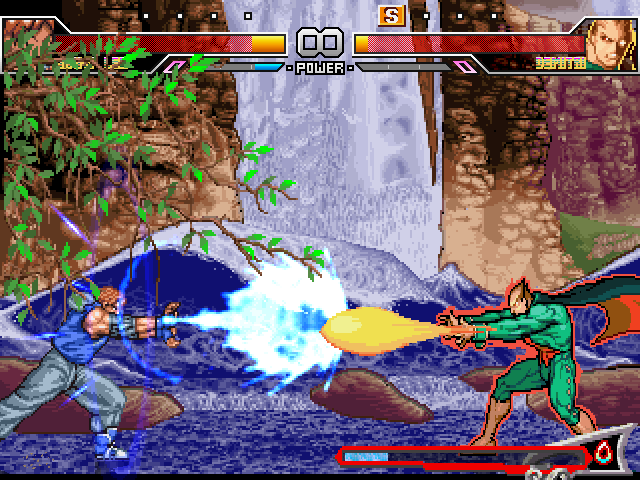Click the blond fighter portrait
This screenshot has width=640, height=480.
[610, 40]
